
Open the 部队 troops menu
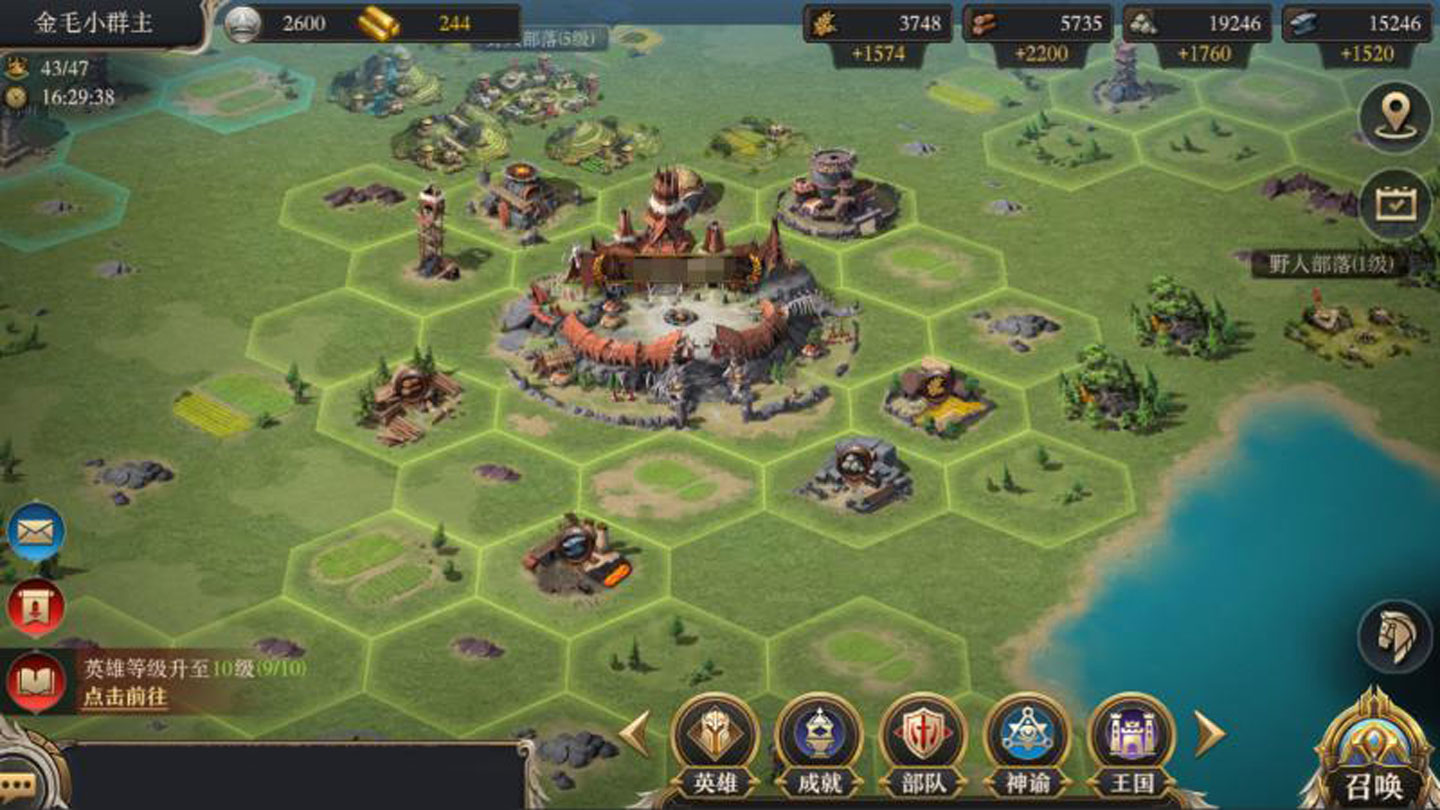coord(923,738)
